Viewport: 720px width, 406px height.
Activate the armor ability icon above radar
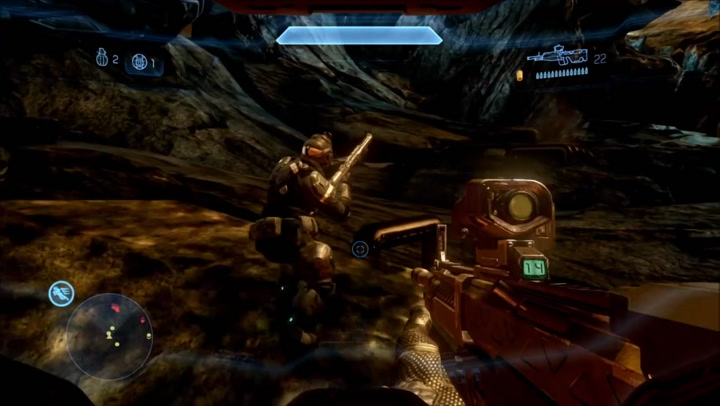tap(62, 293)
